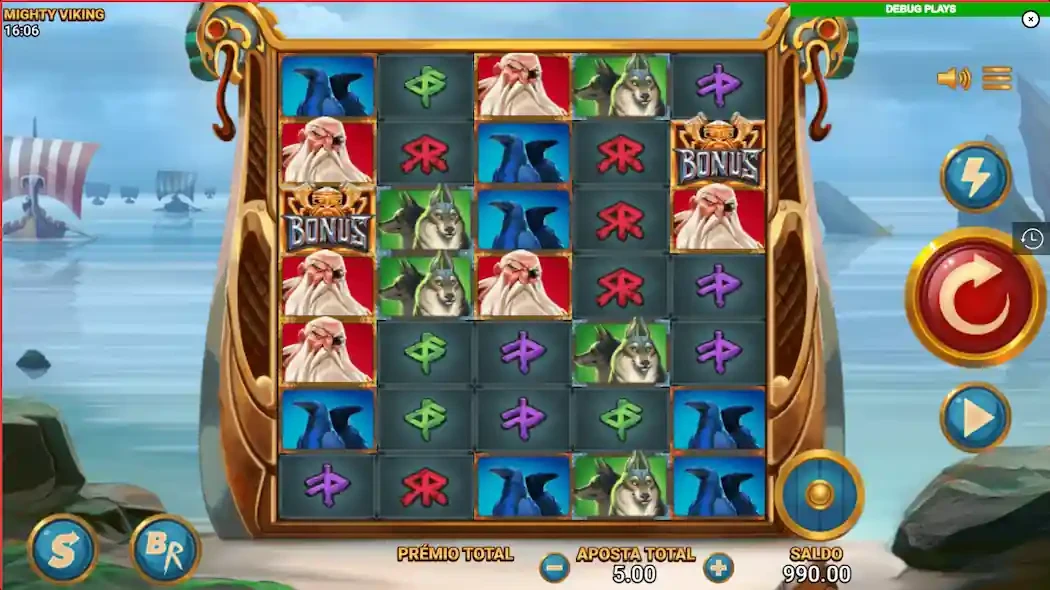Open the hamburger menu

(x=997, y=78)
